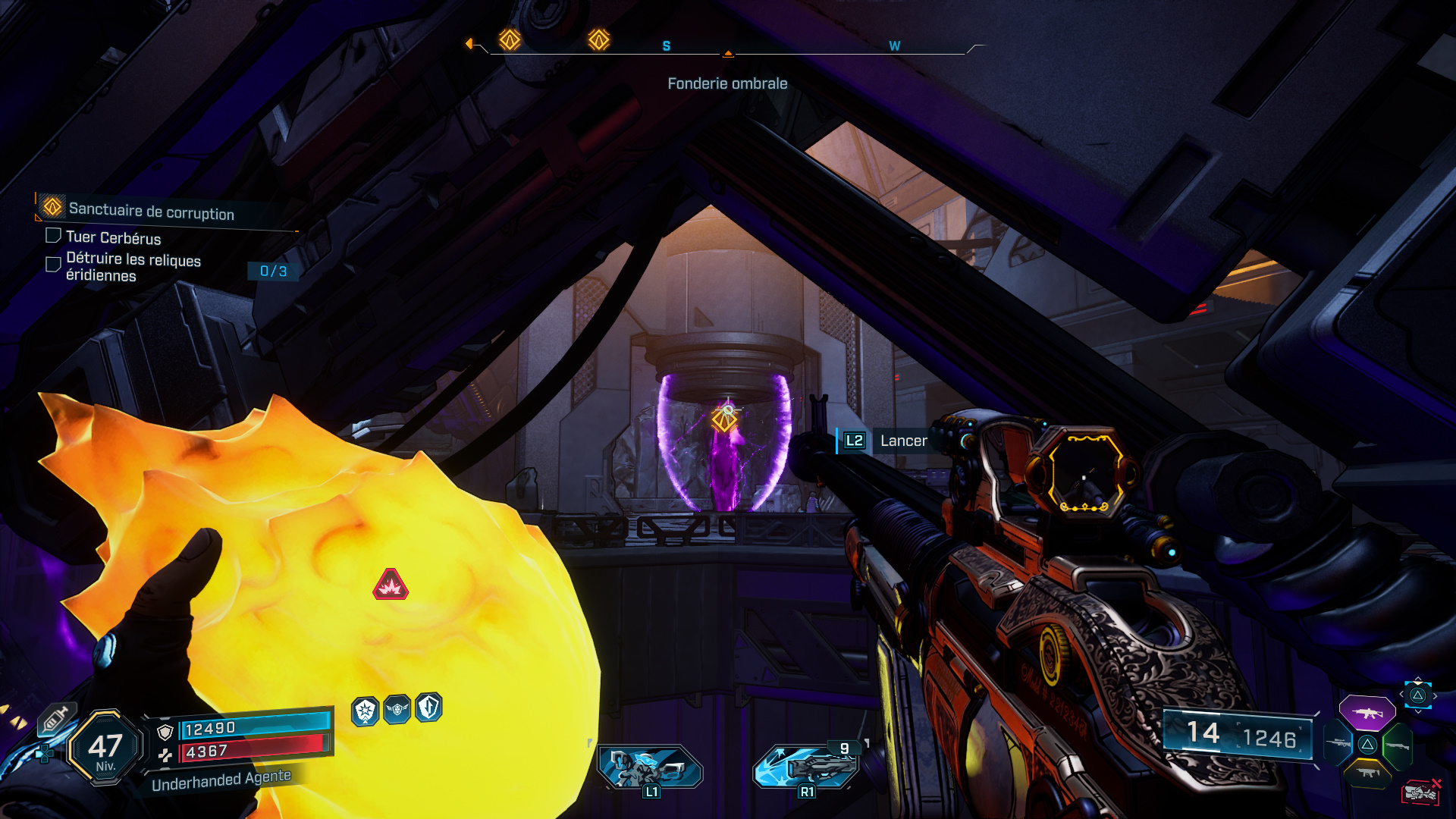Viewport: 1456px width, 819px height.
Task: Click the health syringe repkit icon
Action: 56,718
